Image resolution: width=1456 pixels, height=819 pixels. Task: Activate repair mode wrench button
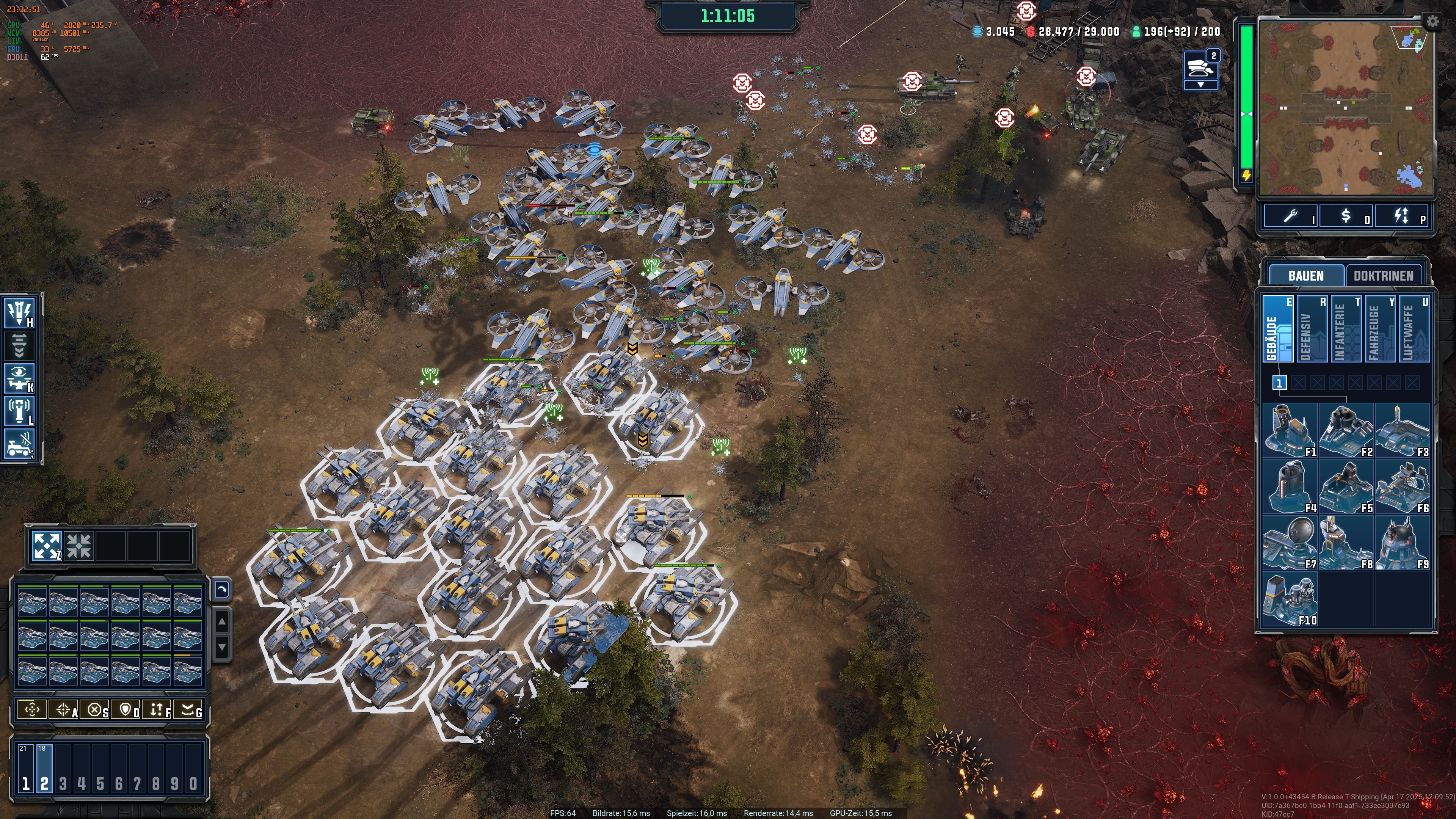click(1291, 216)
